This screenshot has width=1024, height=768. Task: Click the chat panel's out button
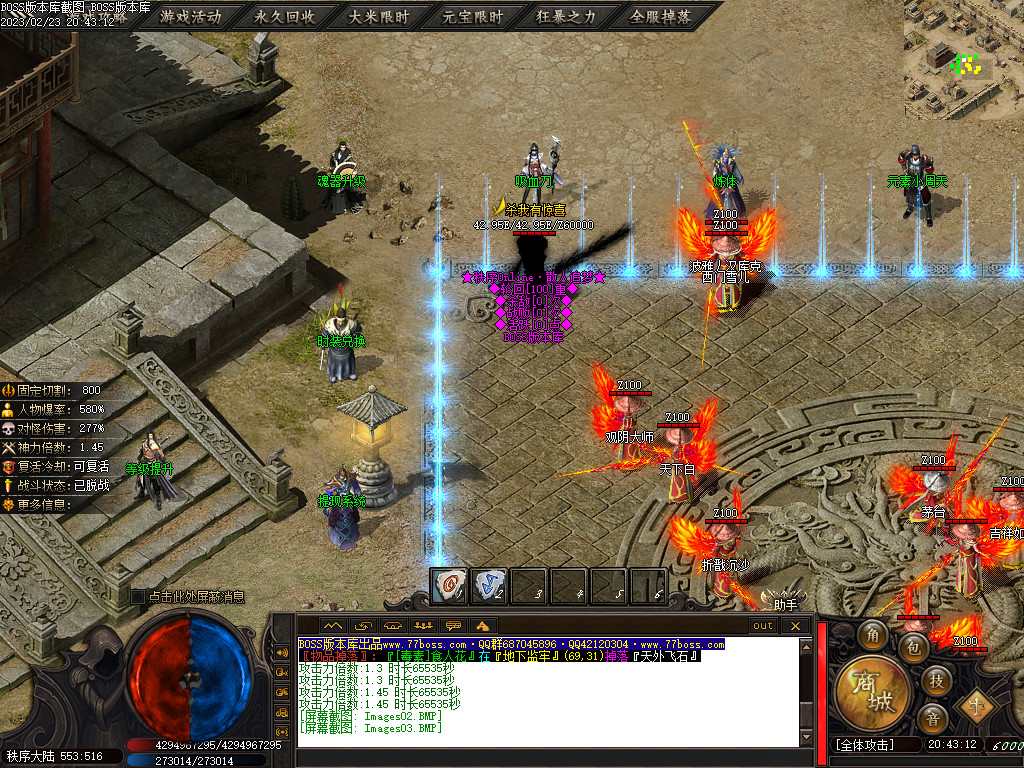coord(763,626)
